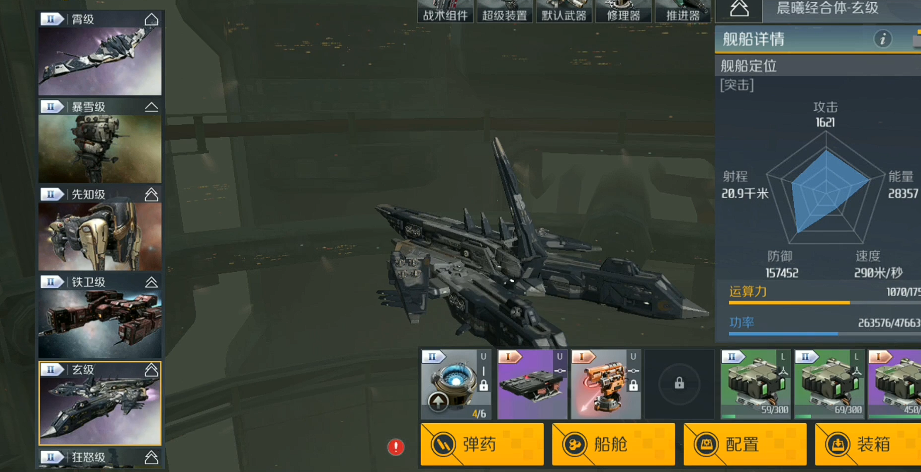
Task: Click the red exclamation warning icon
Action: [396, 447]
